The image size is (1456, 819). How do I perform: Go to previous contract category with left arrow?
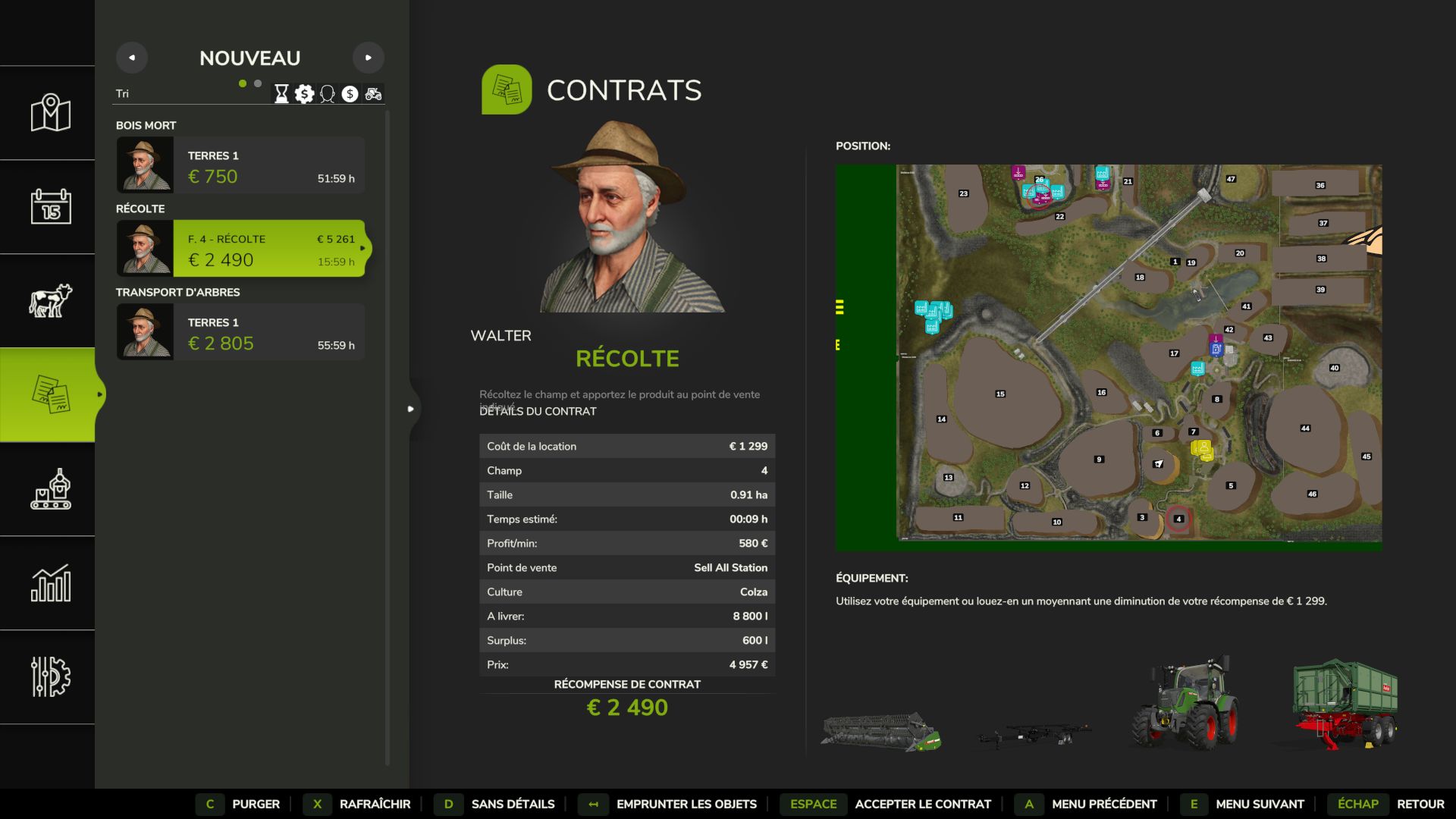[132, 58]
